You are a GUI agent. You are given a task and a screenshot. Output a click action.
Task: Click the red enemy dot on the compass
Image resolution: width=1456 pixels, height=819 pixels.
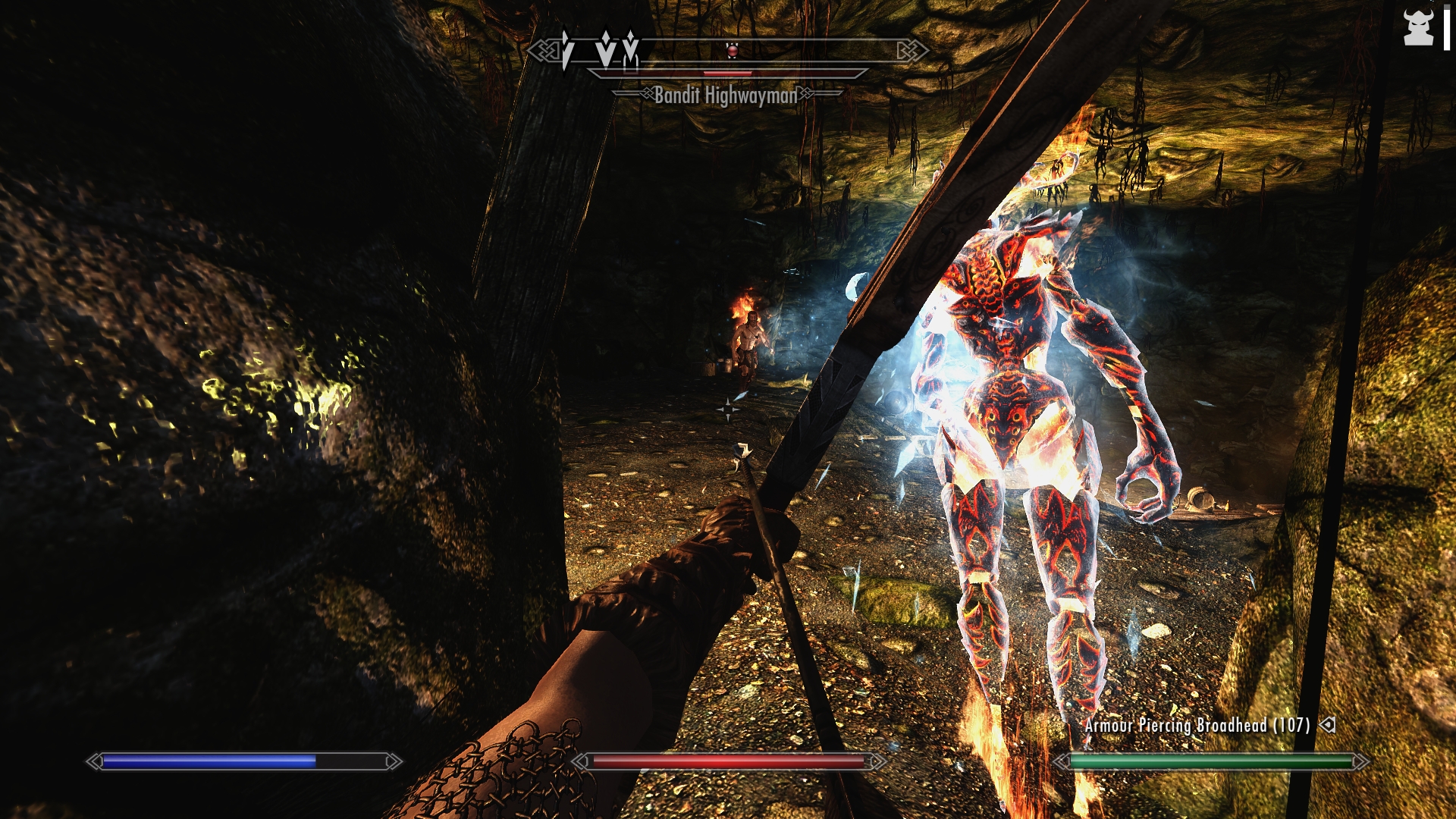[x=732, y=51]
